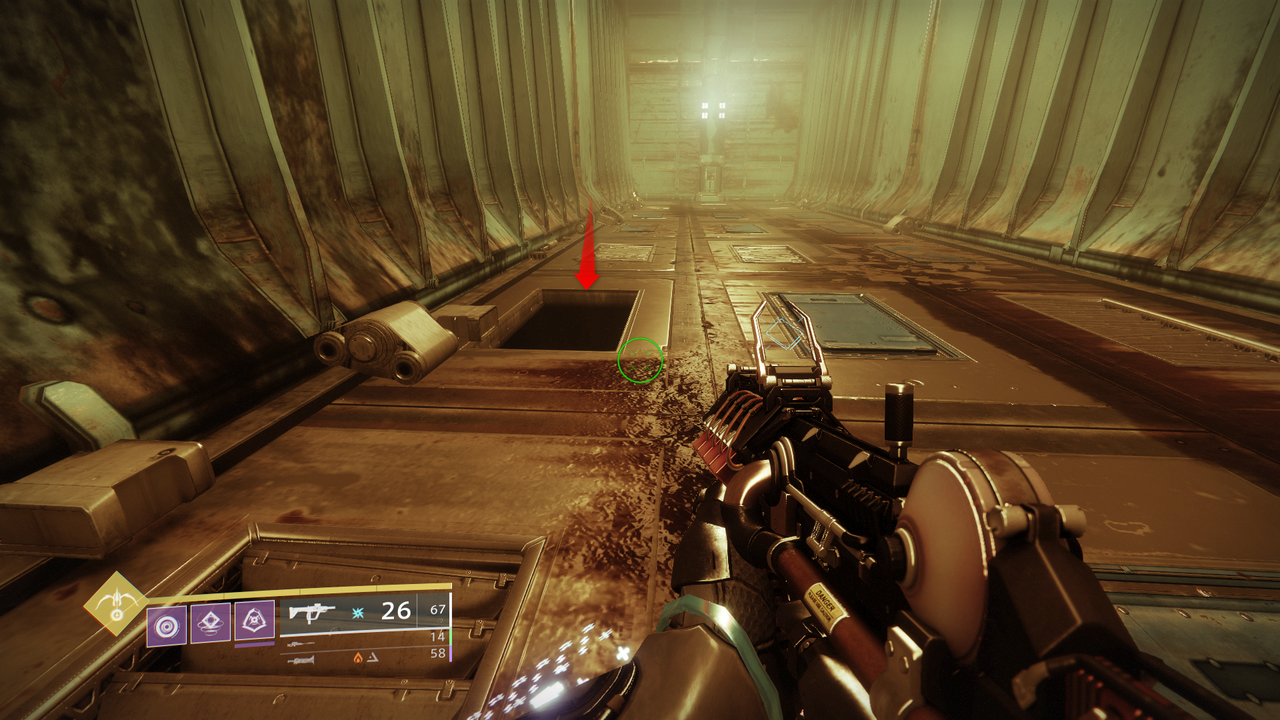Activate the bow Super ability diamond

pyautogui.click(x=115, y=603)
